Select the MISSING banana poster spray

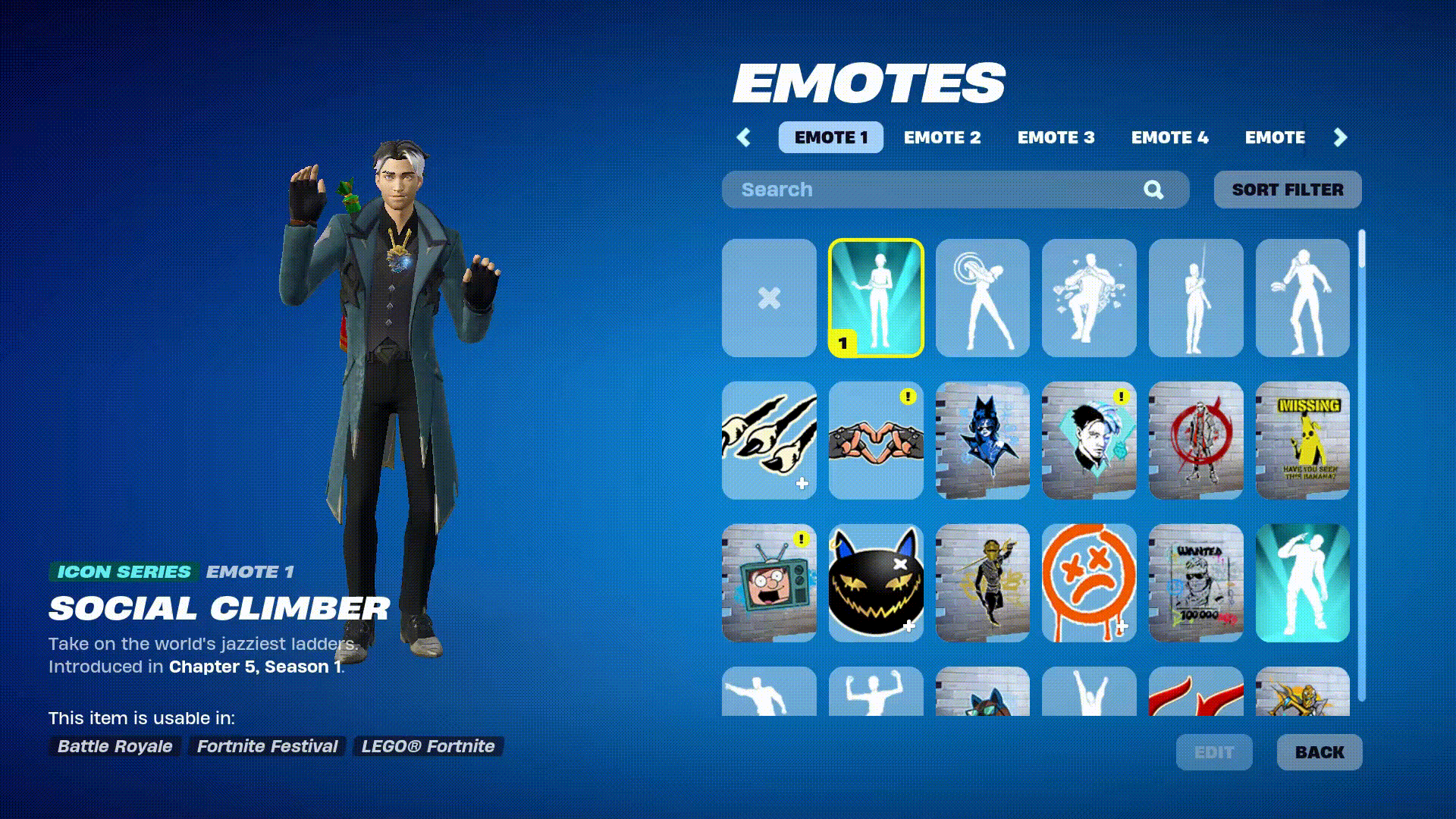coord(1302,442)
